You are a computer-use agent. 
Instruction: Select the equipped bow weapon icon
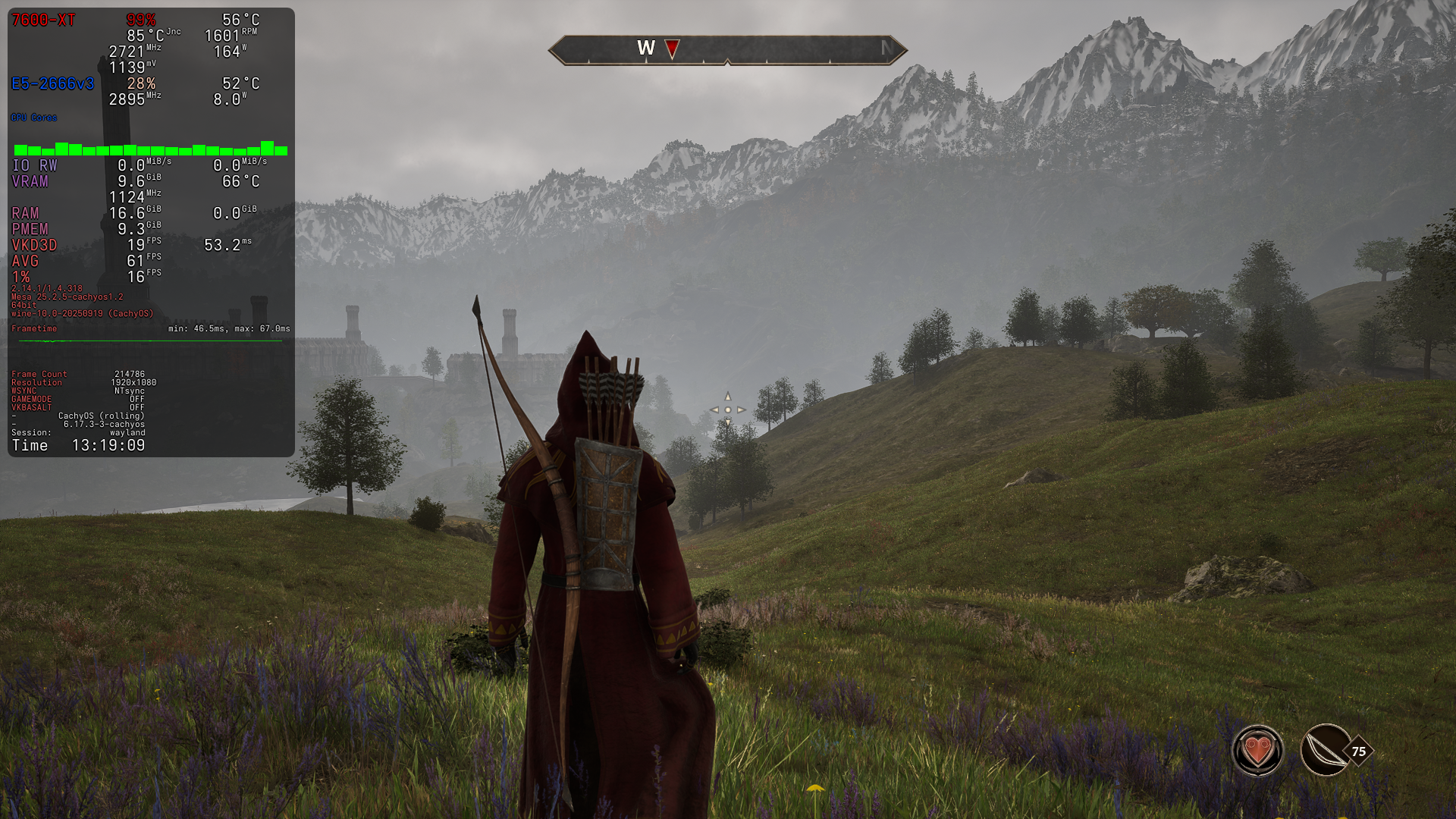click(x=1325, y=751)
